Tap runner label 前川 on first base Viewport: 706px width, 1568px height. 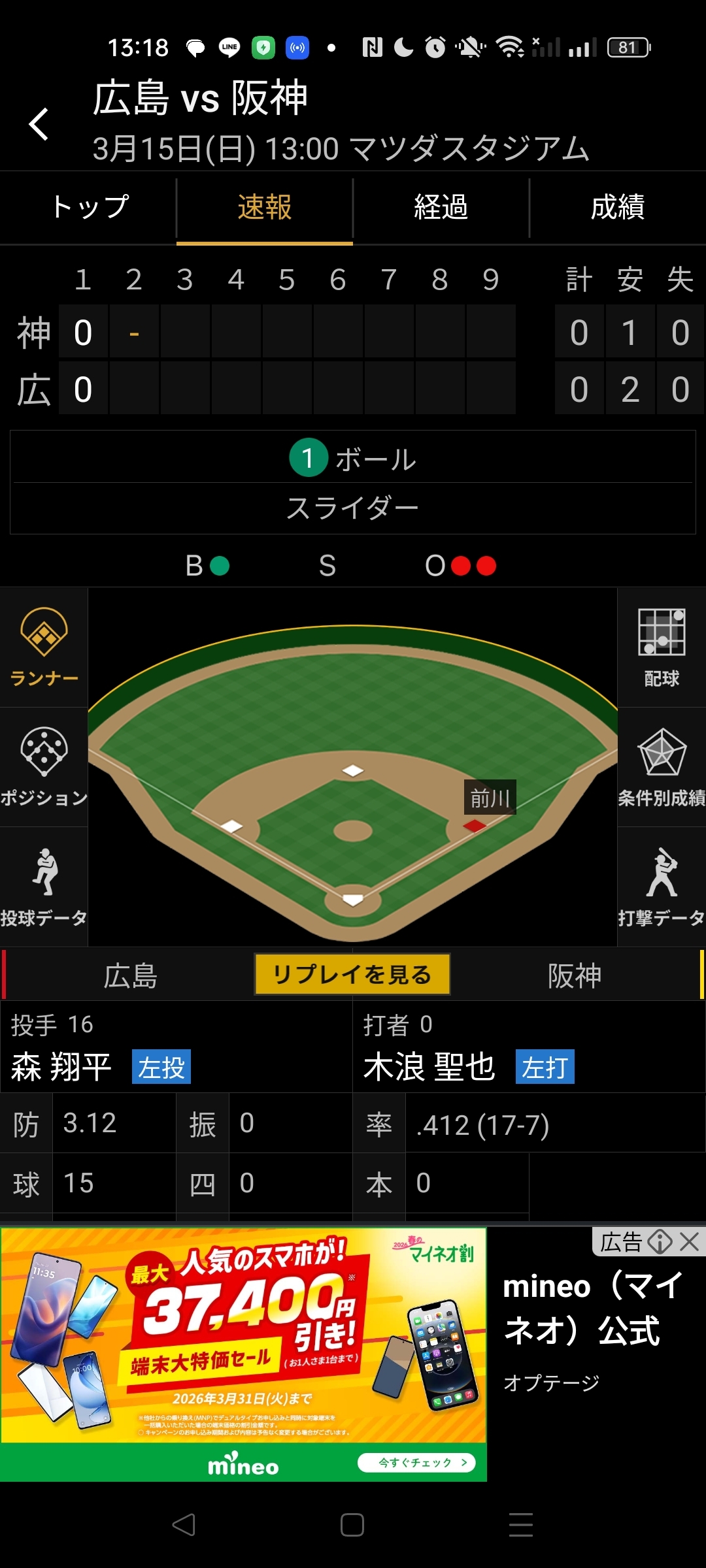(490, 798)
